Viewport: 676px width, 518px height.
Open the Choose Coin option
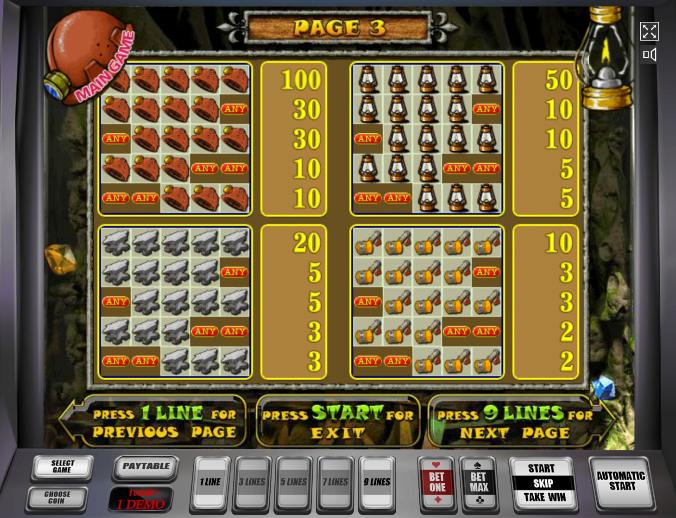coord(62,495)
